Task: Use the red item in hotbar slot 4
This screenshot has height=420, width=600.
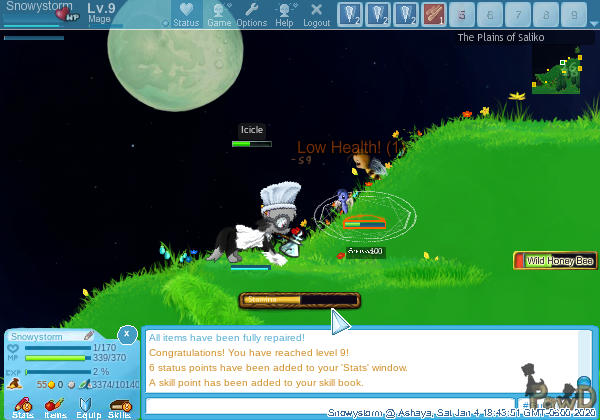Action: 433,14
